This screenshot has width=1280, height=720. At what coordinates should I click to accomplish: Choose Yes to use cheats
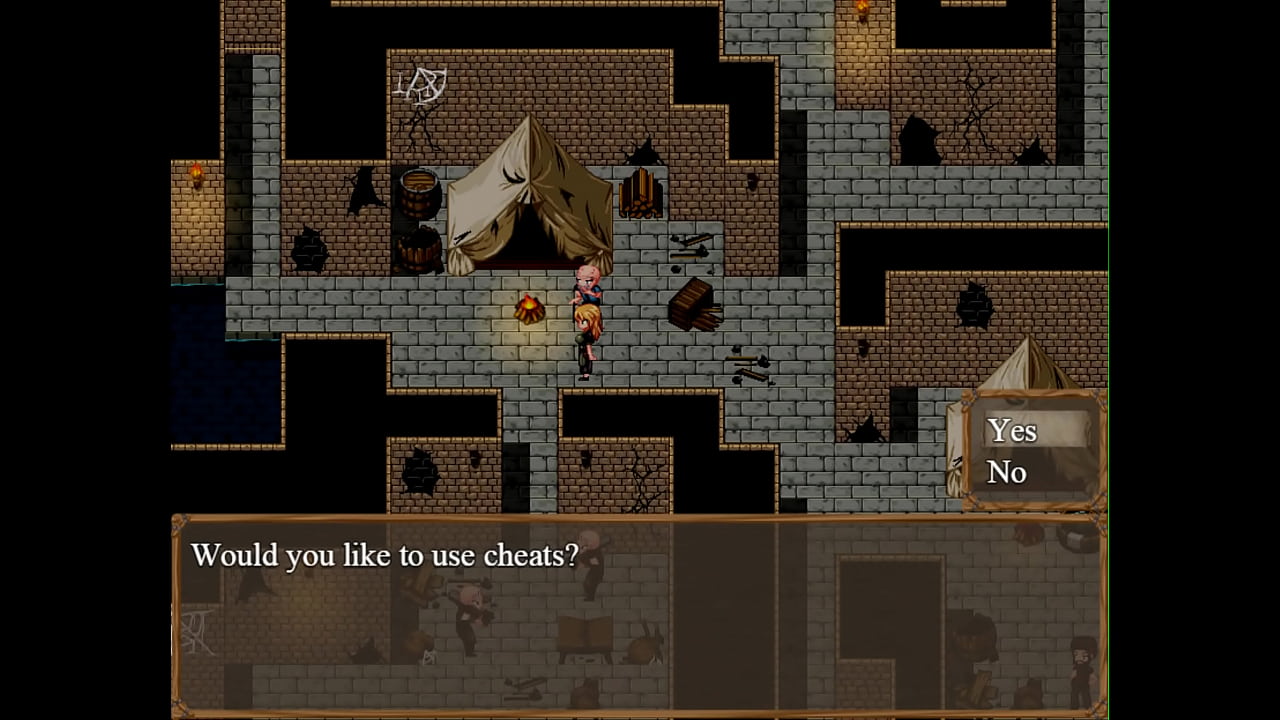pyautogui.click(x=1012, y=431)
